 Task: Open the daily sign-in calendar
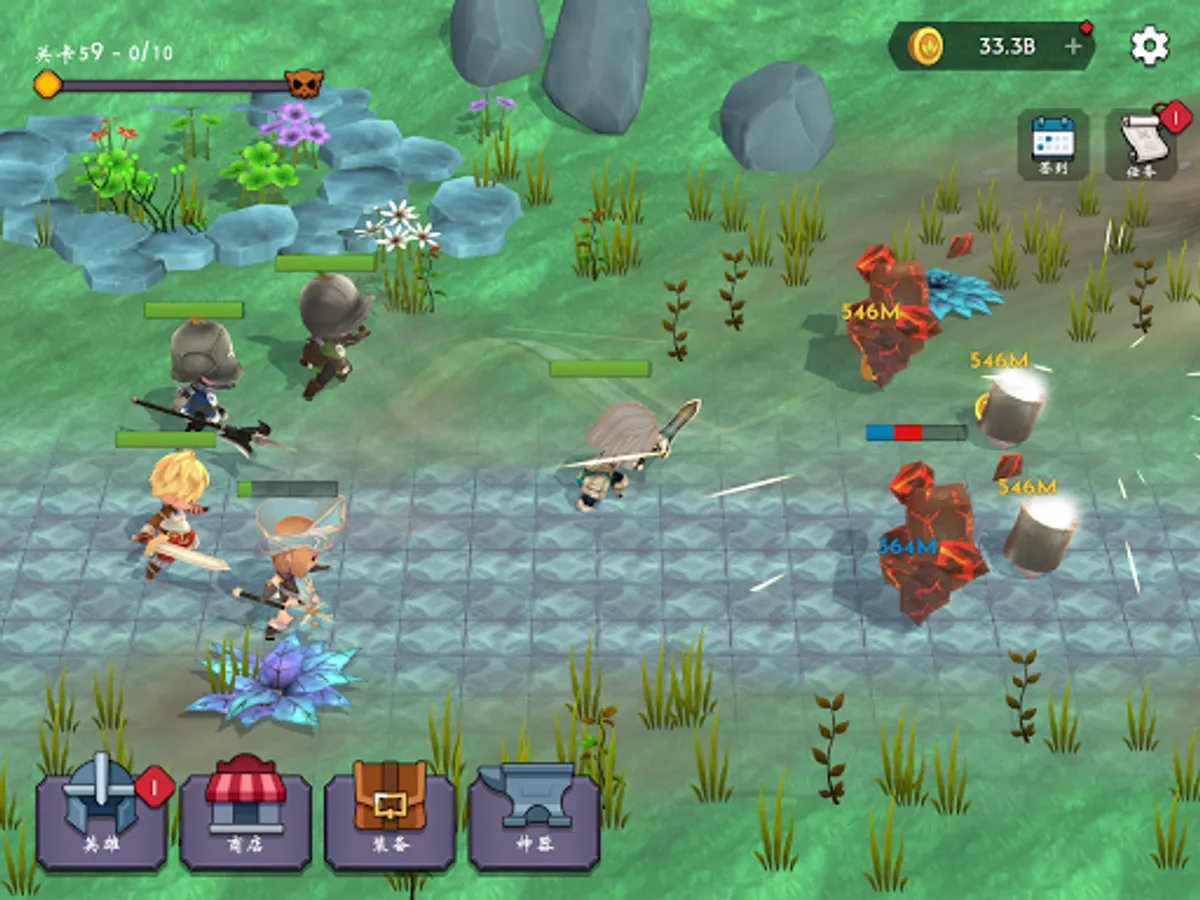[1053, 144]
